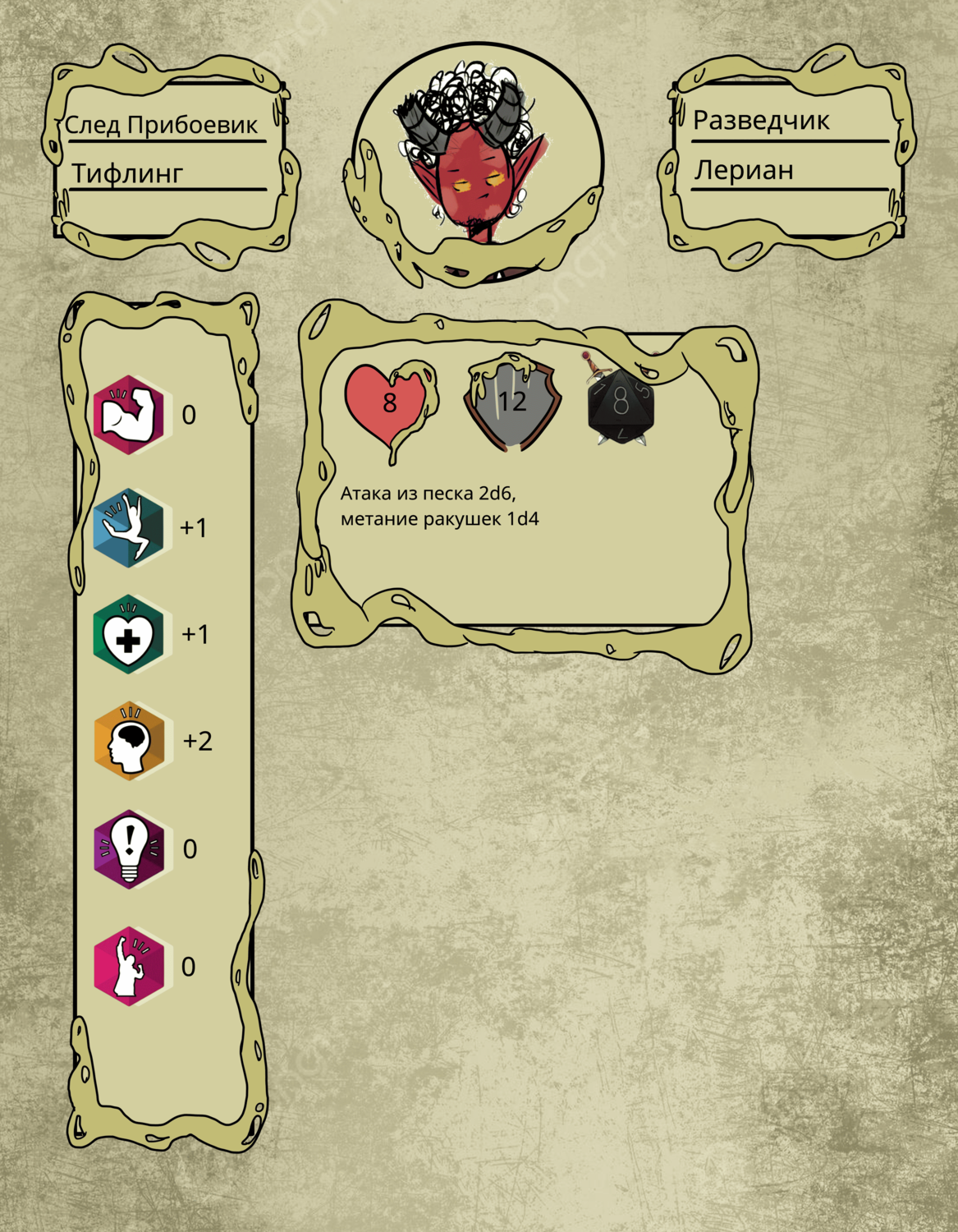Image resolution: width=958 pixels, height=1232 pixels.
Task: Select the raised fist charisma icon
Action: 129,966
